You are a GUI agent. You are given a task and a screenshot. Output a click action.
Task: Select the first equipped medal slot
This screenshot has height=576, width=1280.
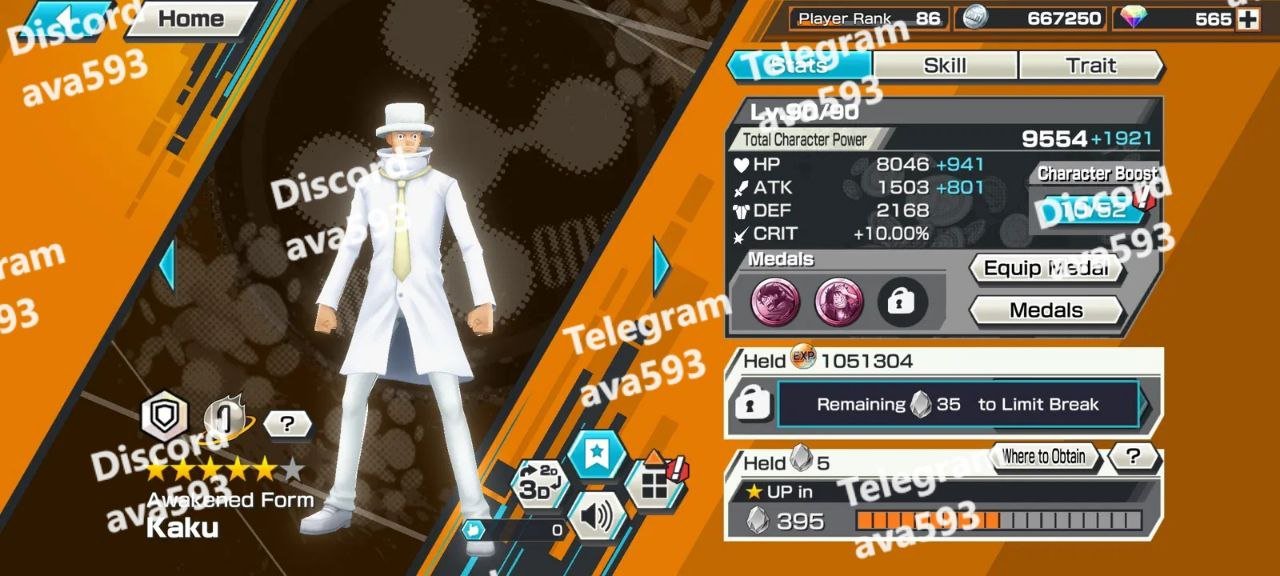coord(775,302)
